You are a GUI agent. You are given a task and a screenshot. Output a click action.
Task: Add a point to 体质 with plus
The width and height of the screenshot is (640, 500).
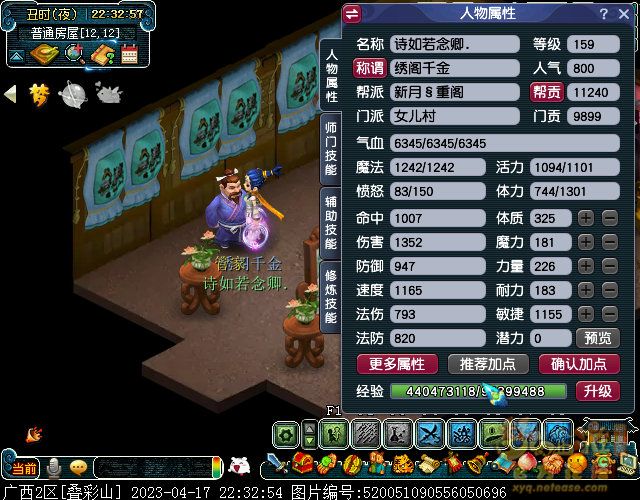586,218
